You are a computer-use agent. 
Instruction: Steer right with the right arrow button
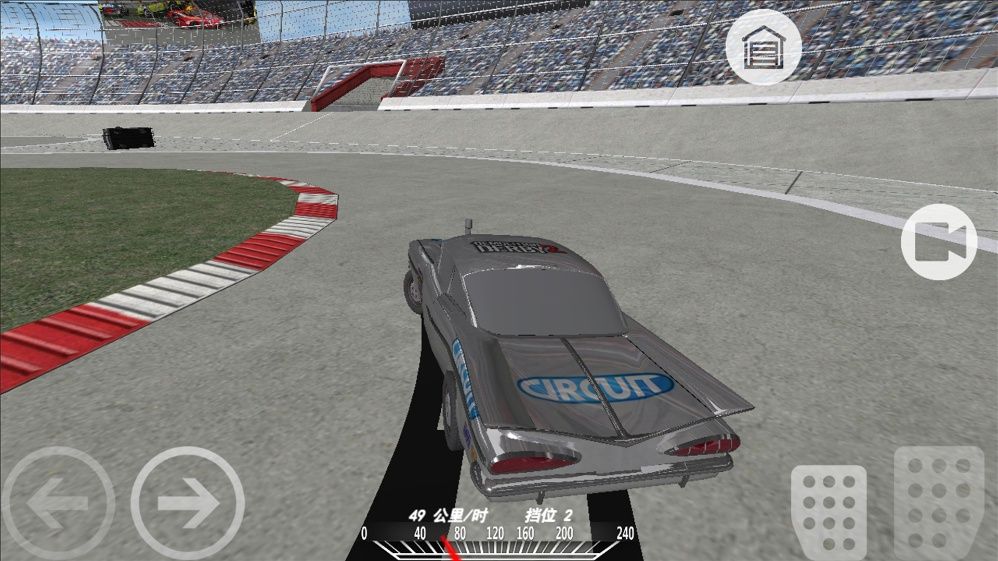pos(187,502)
